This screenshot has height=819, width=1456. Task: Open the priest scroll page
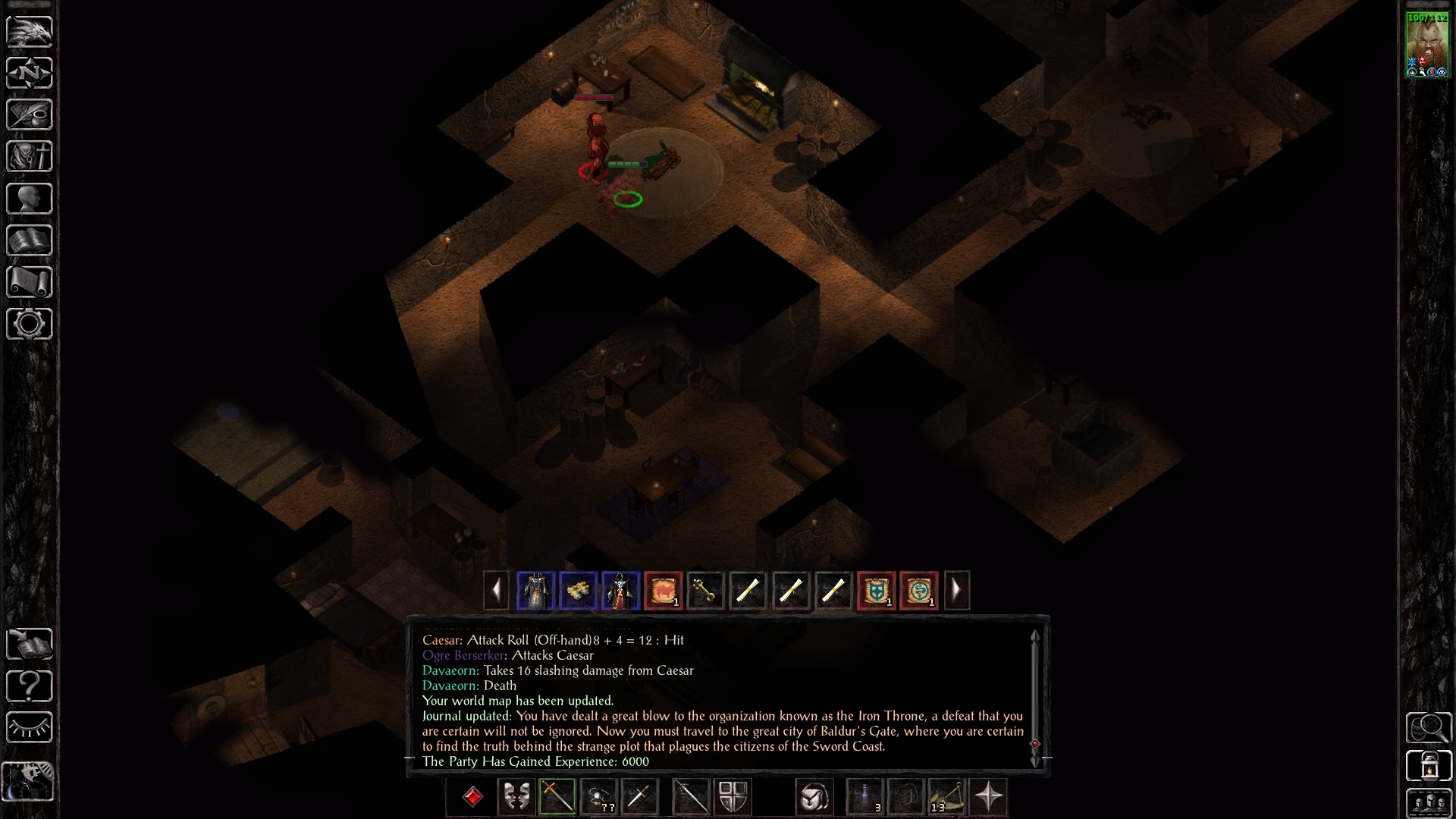(x=30, y=282)
